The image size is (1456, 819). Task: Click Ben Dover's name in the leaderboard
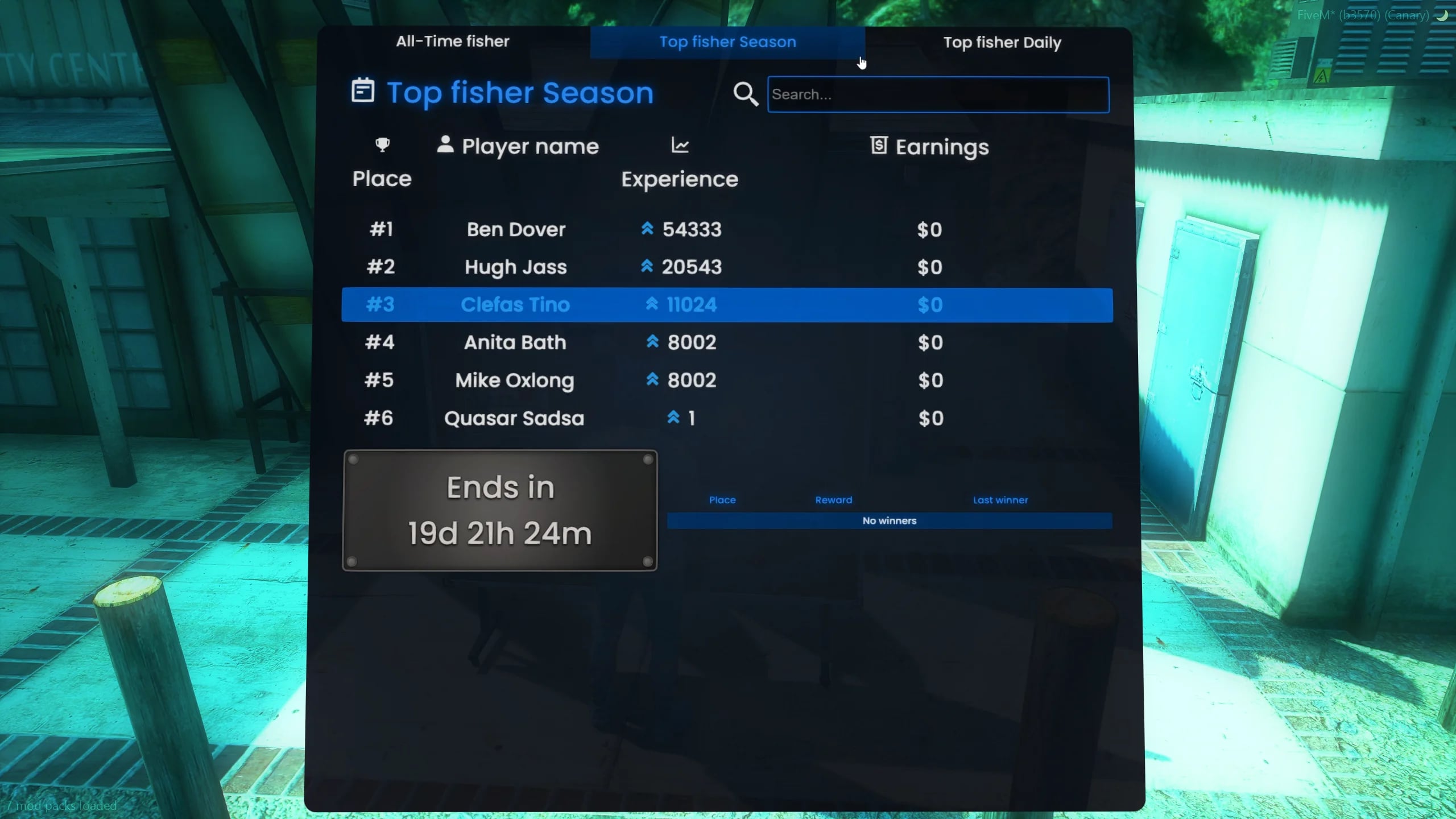(515, 229)
